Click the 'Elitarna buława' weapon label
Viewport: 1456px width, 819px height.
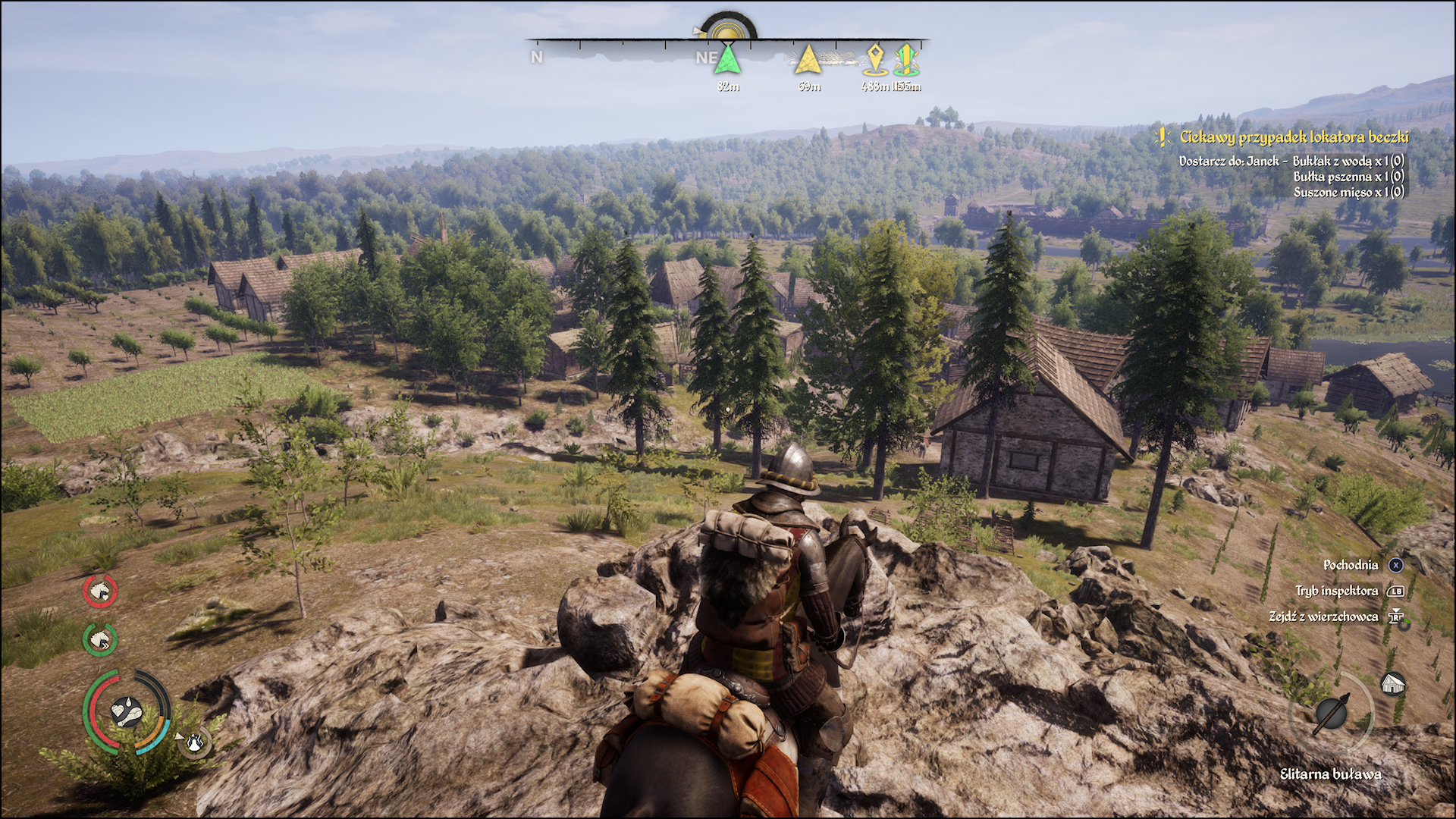pos(1330,774)
